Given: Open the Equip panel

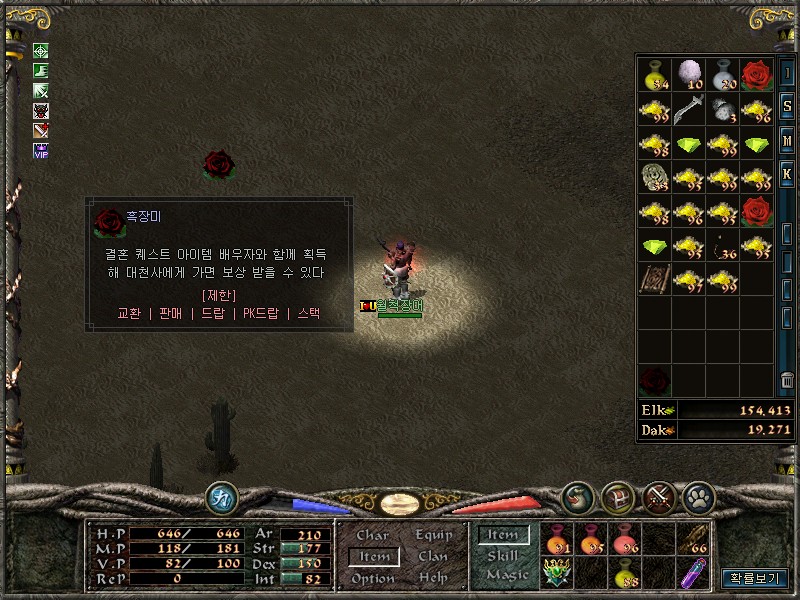Looking at the screenshot, I should click(x=434, y=536).
